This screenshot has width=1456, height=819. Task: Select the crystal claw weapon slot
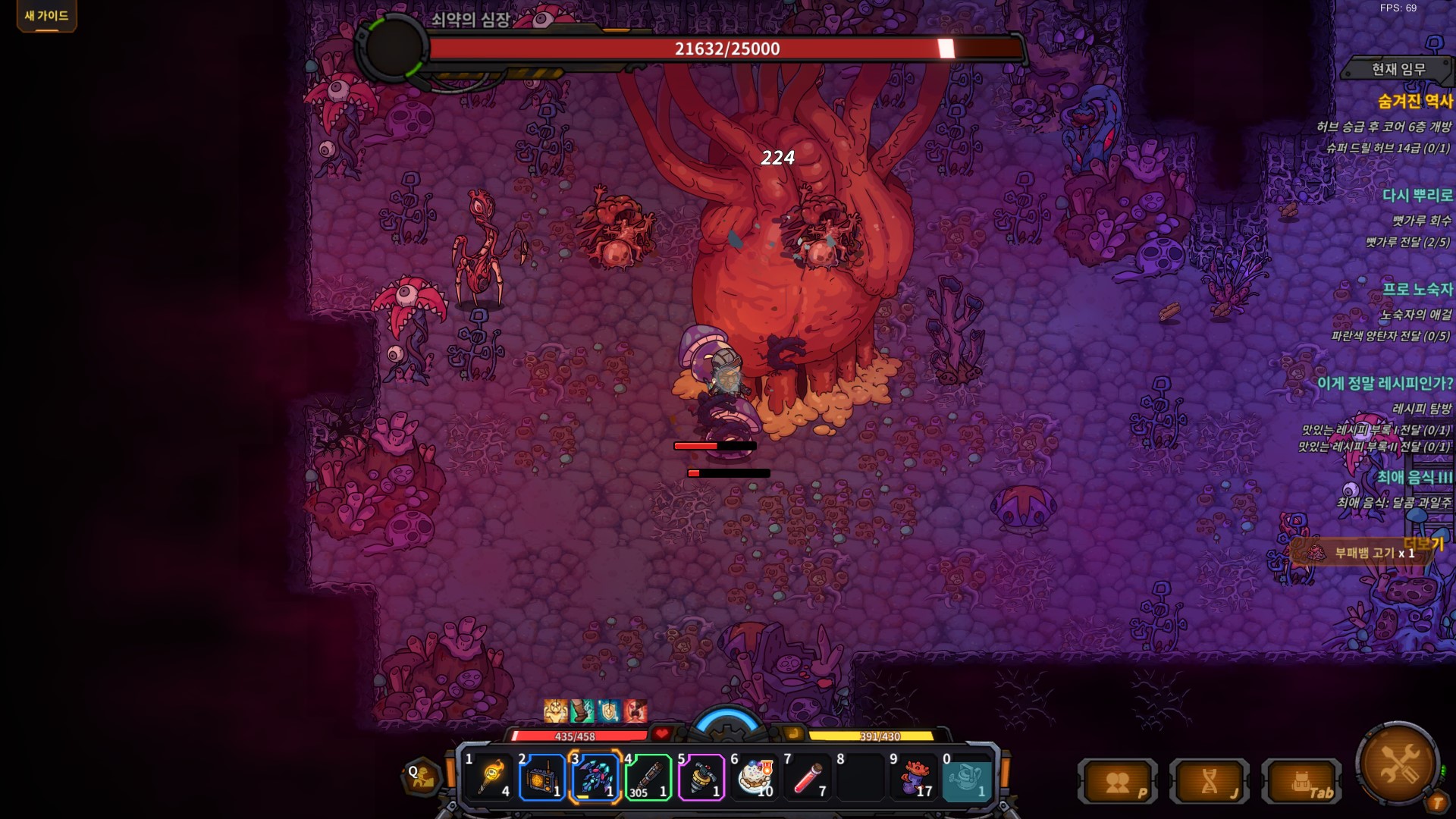click(x=595, y=777)
